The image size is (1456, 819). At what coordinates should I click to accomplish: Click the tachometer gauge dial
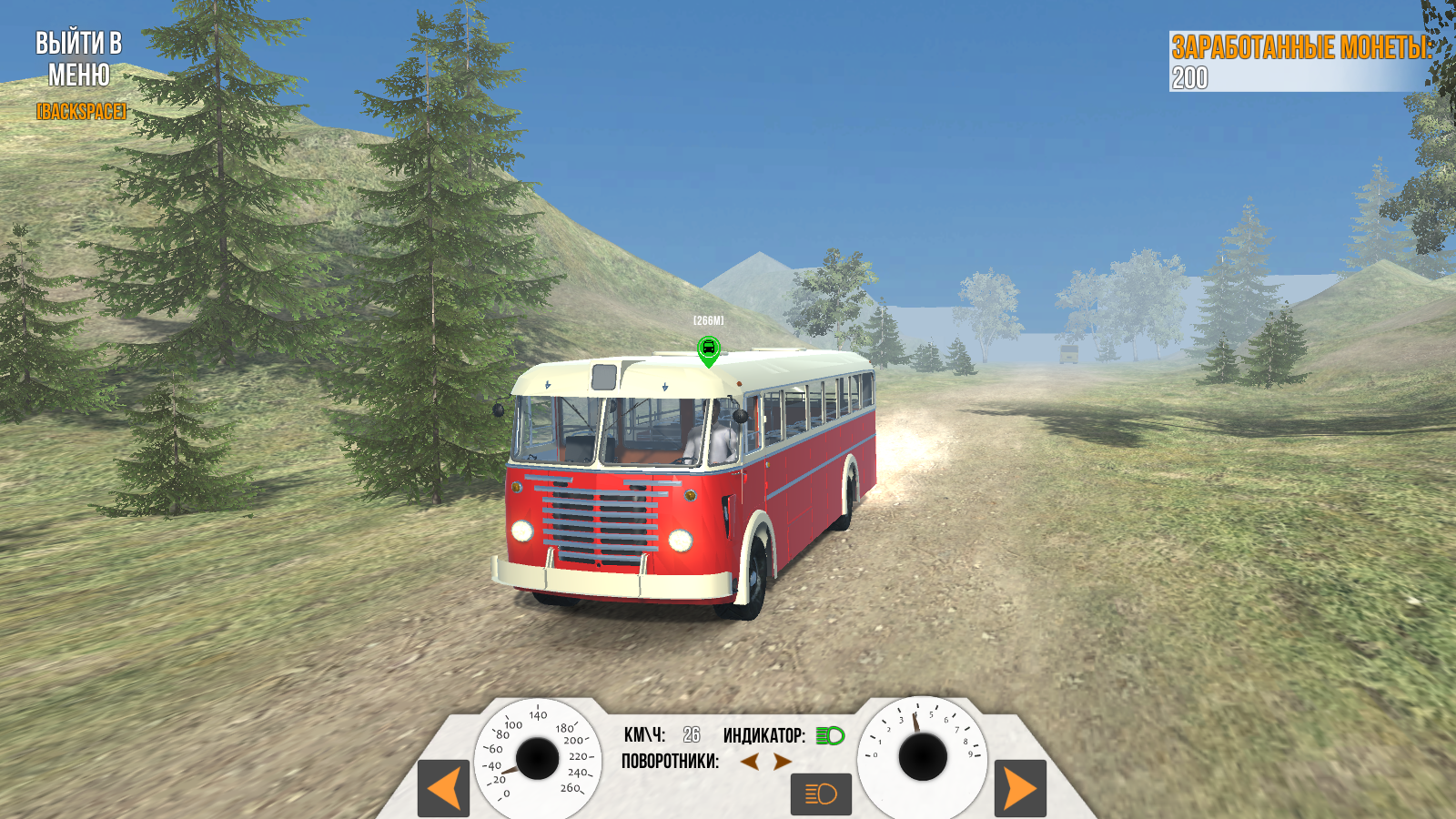pos(922,756)
